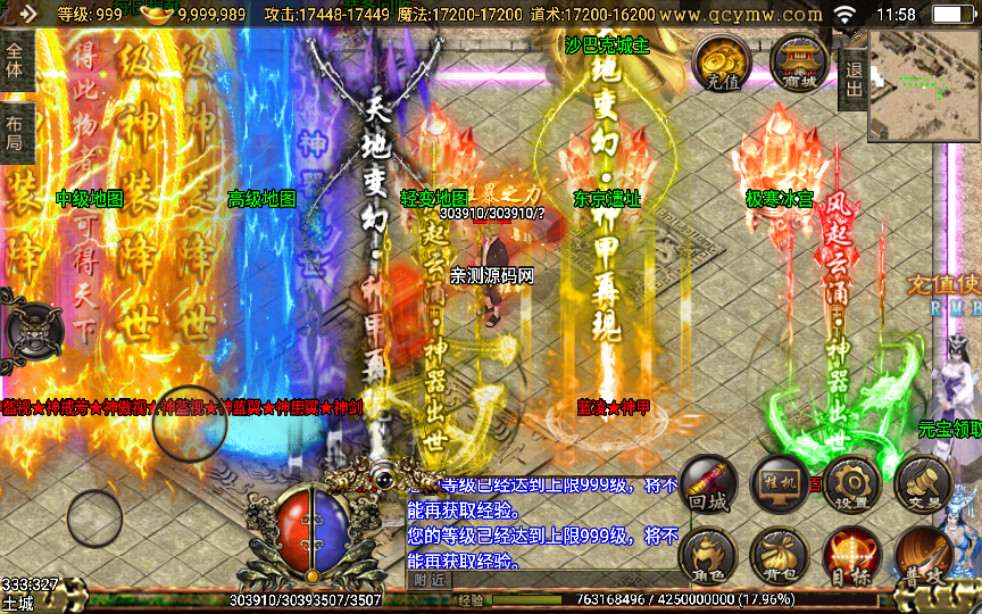The height and width of the screenshot is (614, 982).
Task: Open the 布局 layout tab
Action: coord(15,134)
